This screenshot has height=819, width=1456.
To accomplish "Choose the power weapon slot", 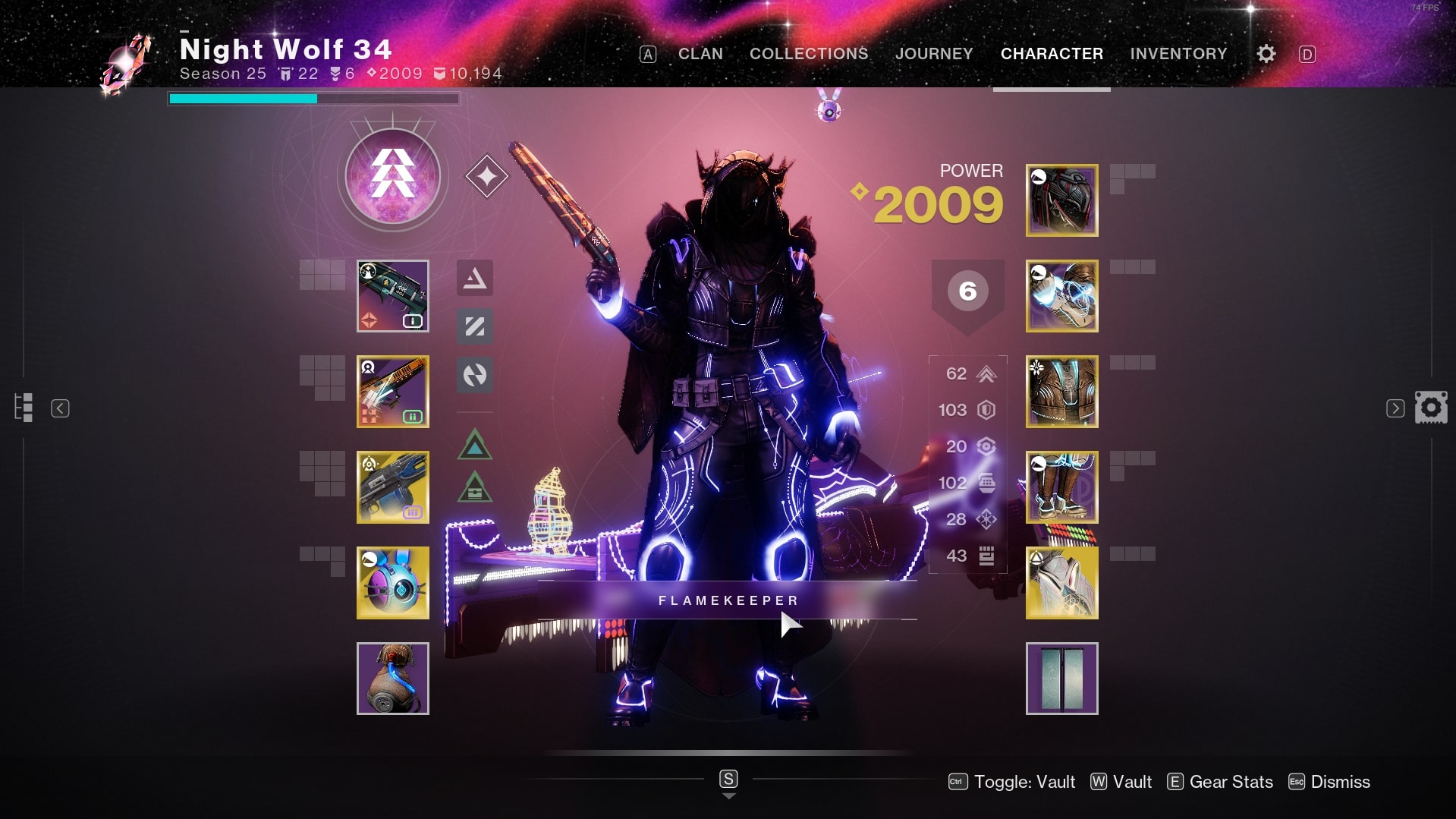I will tap(392, 487).
